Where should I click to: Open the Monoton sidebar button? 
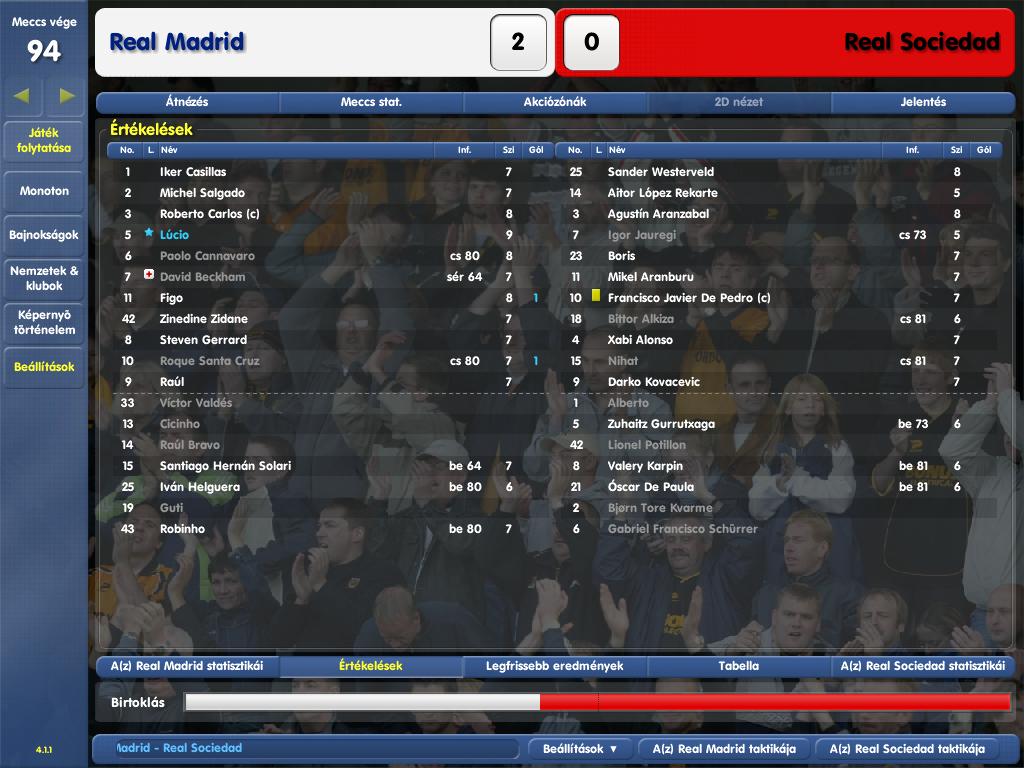(44, 191)
